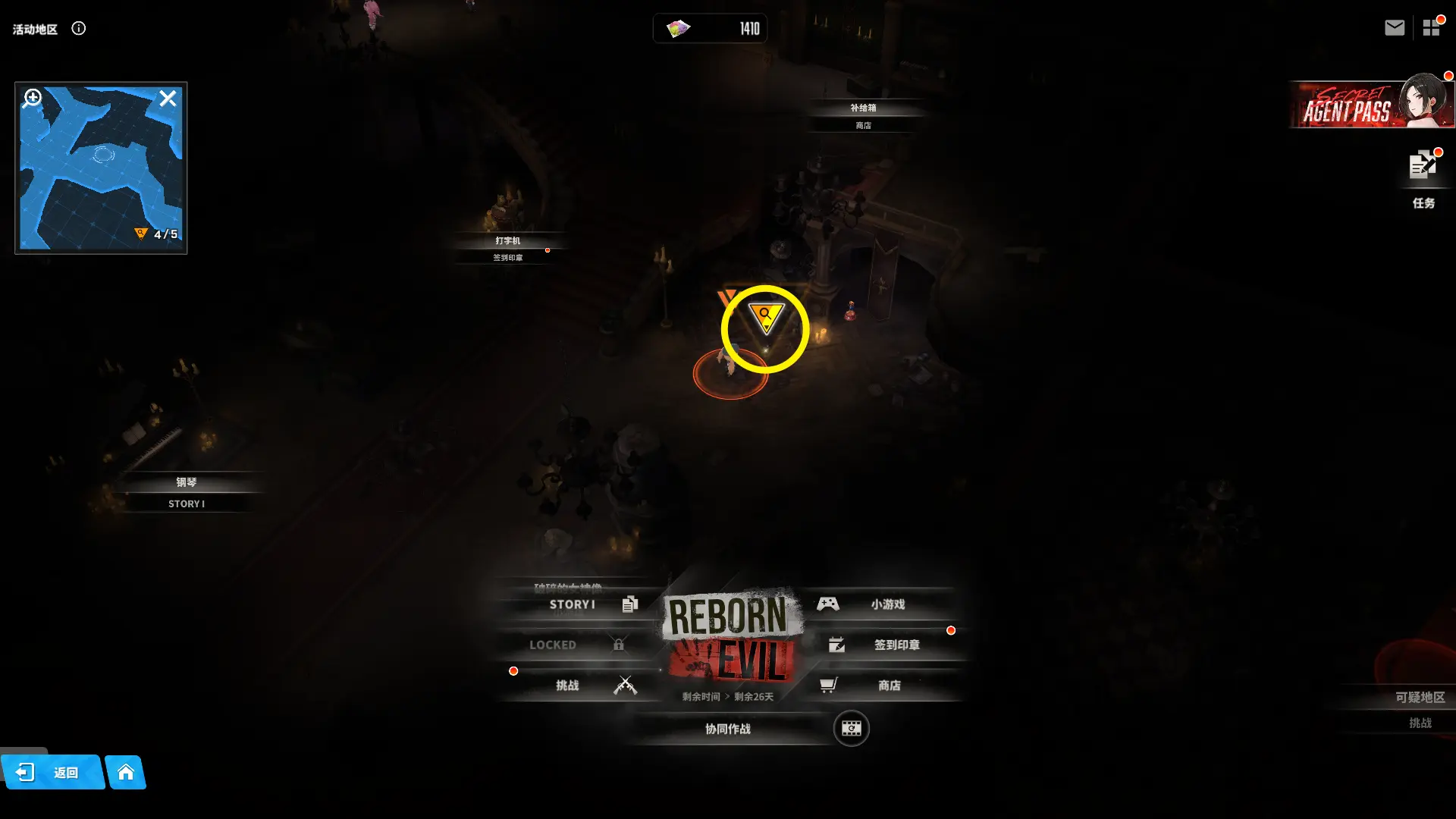1456x819 pixels.
Task: Select STORY I in the event menu
Action: pyautogui.click(x=573, y=604)
